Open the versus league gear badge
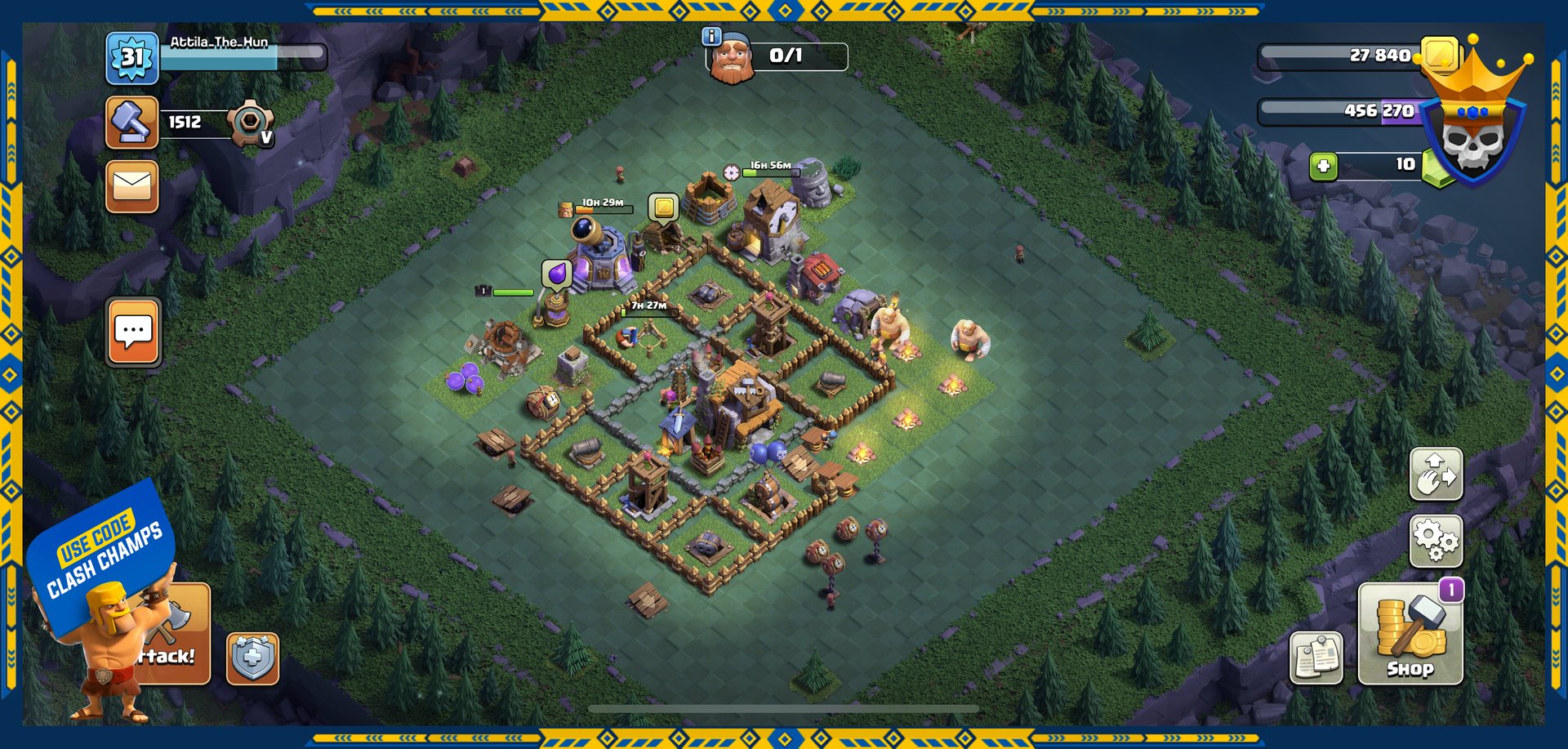The width and height of the screenshot is (1568, 749). coord(250,123)
